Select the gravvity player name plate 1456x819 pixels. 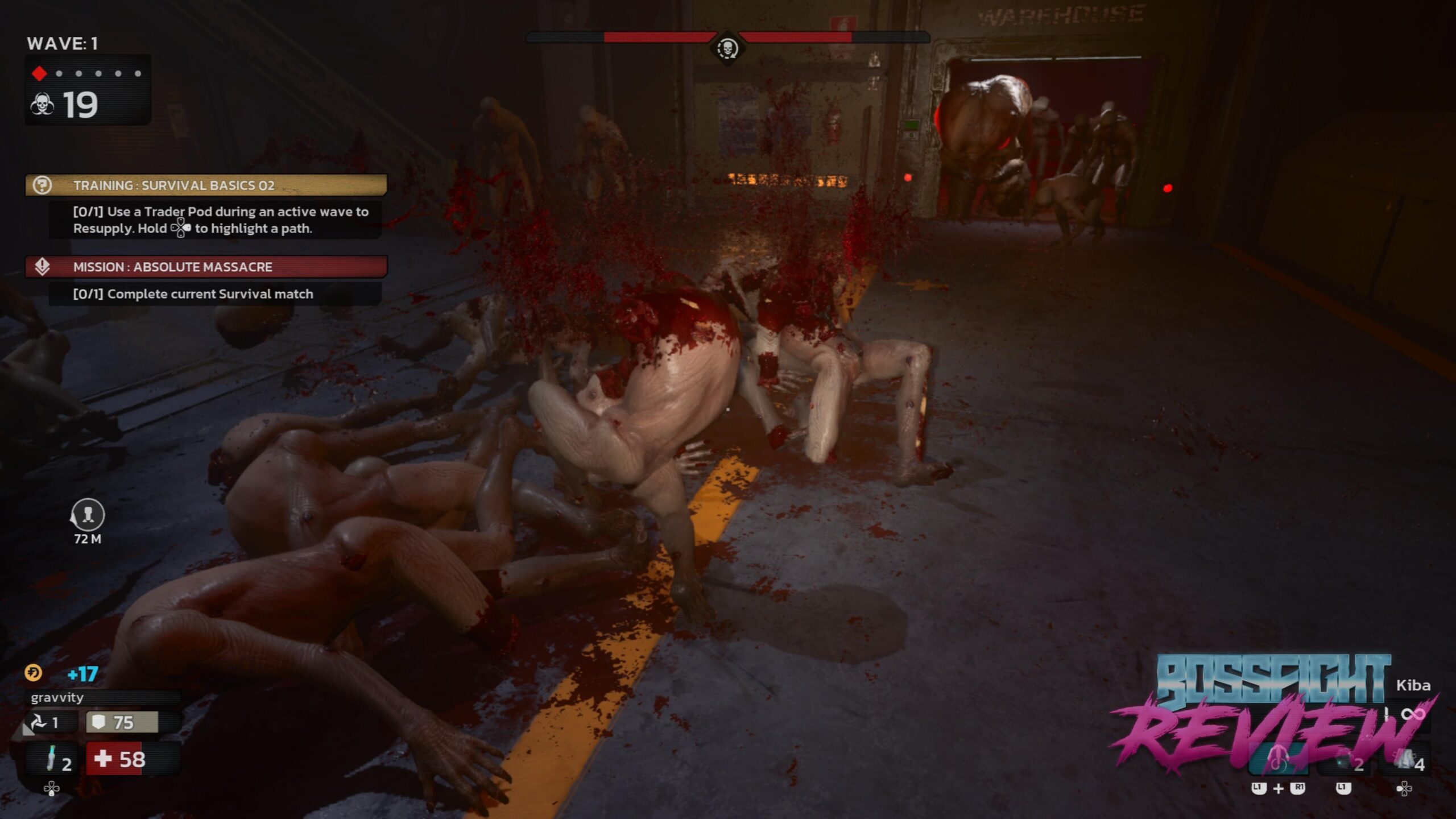pyautogui.click(x=102, y=698)
